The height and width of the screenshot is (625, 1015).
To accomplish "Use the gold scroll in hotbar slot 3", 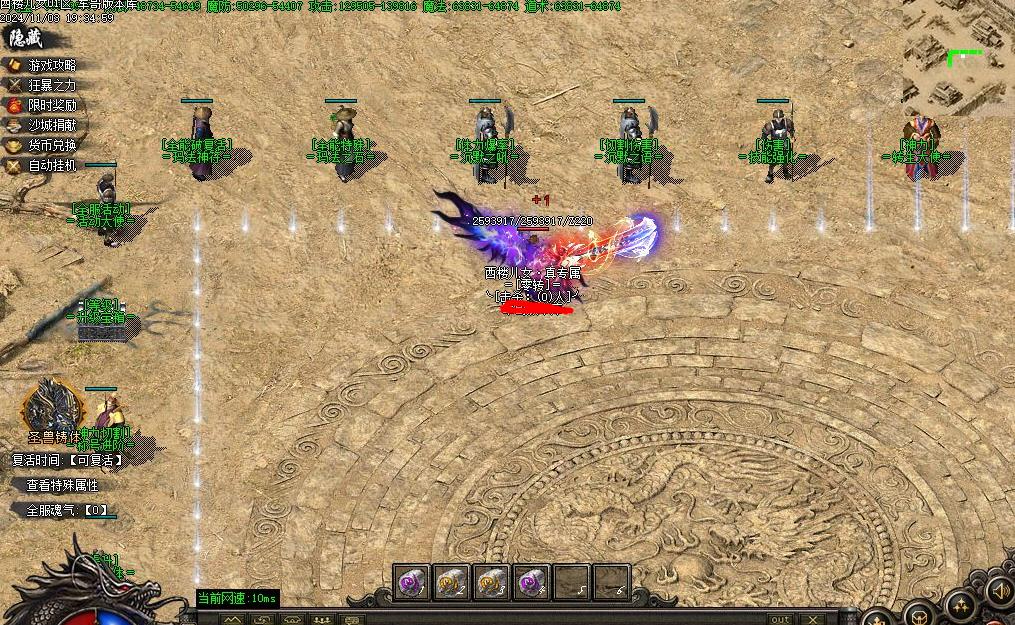I will click(491, 582).
